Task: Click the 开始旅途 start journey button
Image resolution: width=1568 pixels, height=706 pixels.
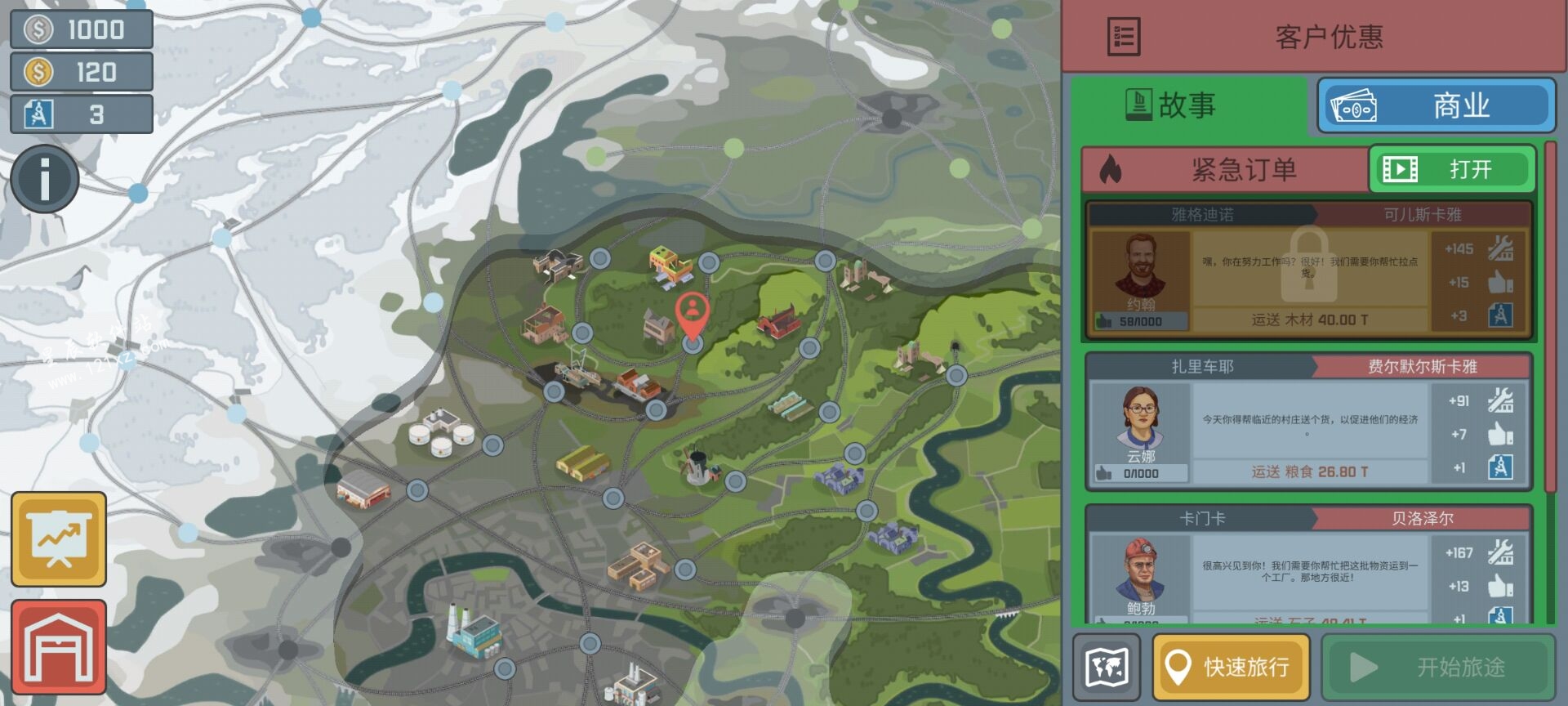Action: coord(1437,667)
